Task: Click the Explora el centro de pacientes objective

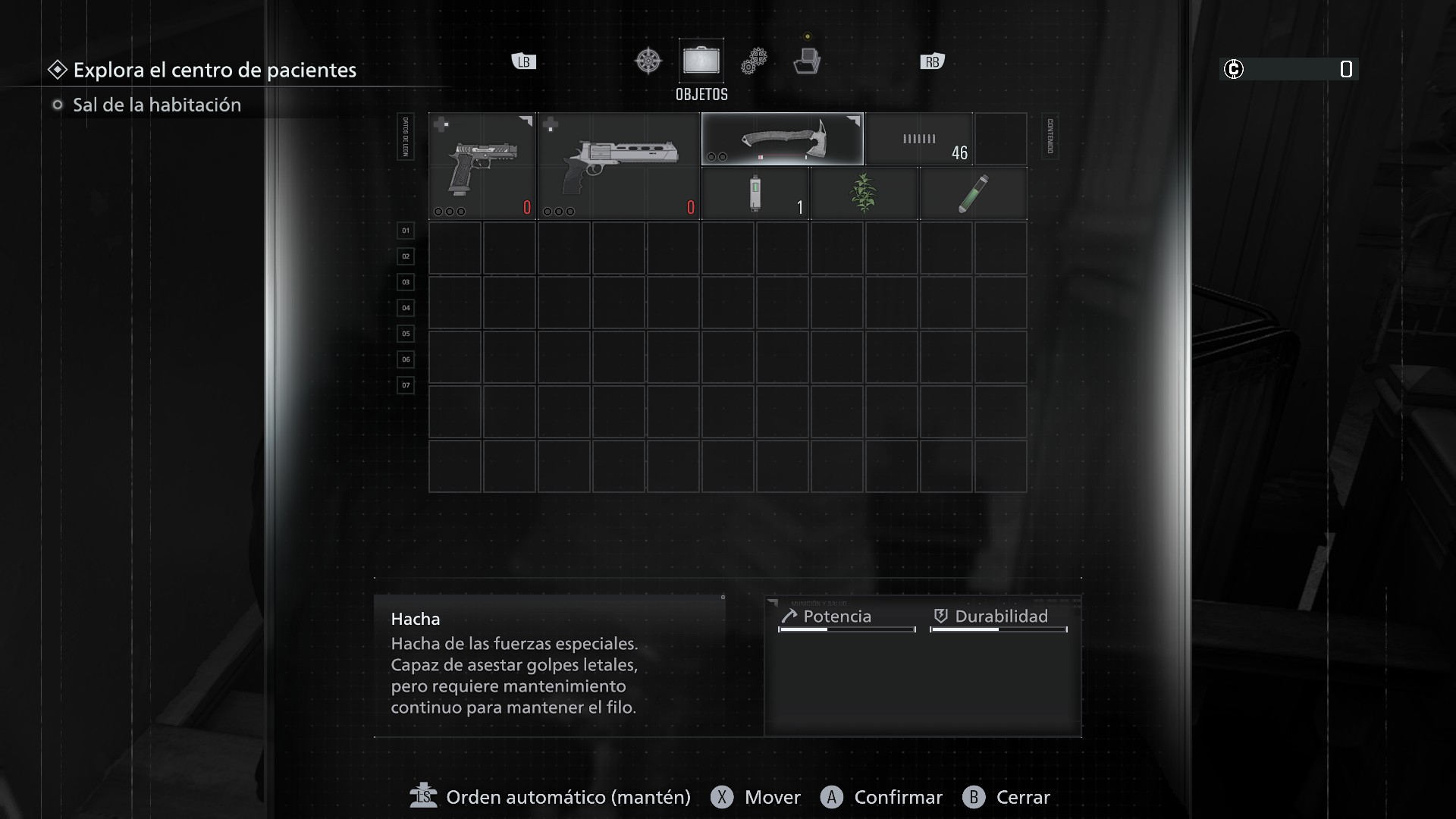Action: (215, 70)
